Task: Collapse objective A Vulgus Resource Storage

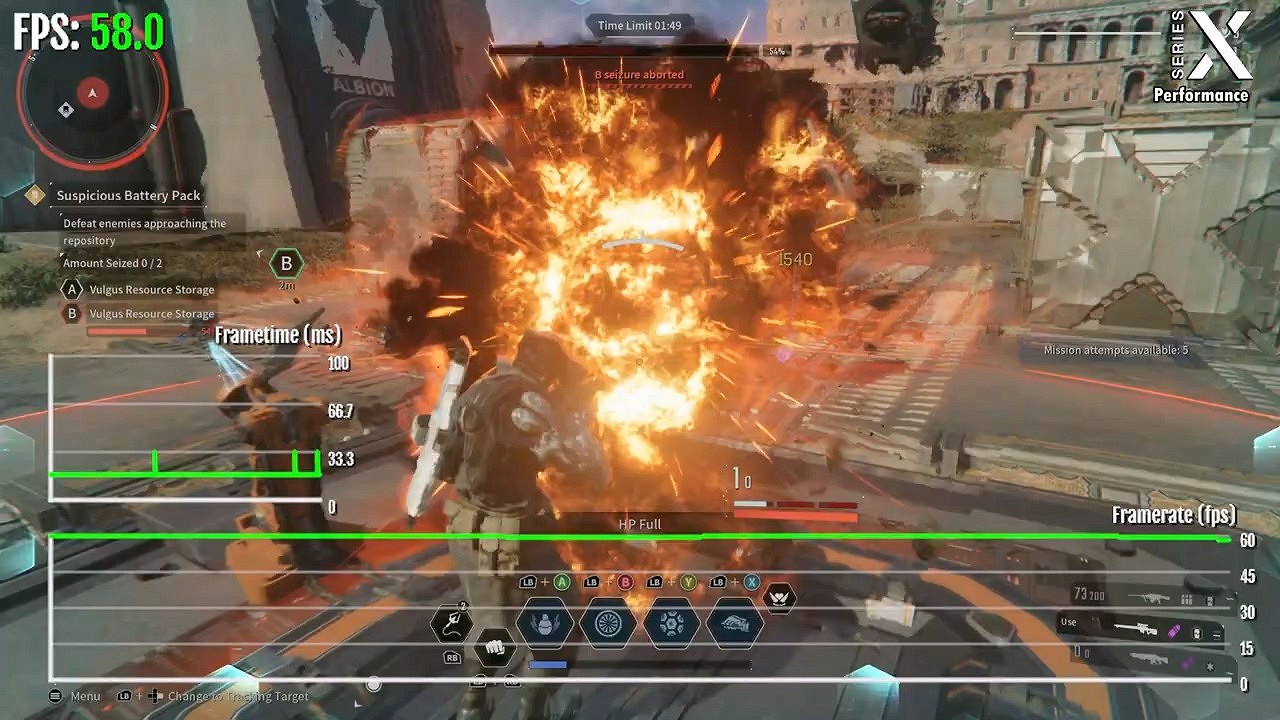Action: 152,289
